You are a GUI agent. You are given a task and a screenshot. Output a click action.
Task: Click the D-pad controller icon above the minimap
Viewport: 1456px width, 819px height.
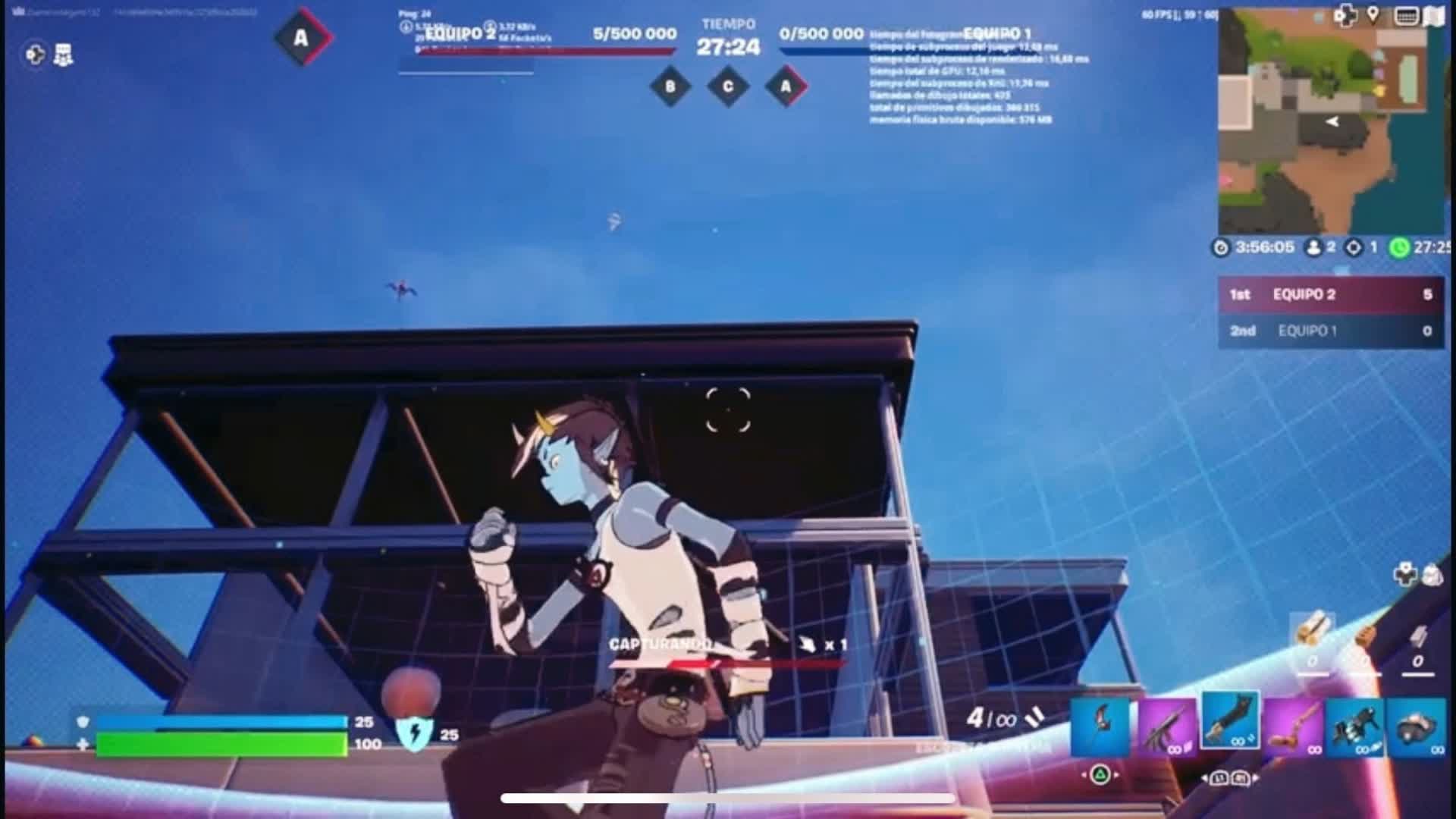pos(1345,13)
